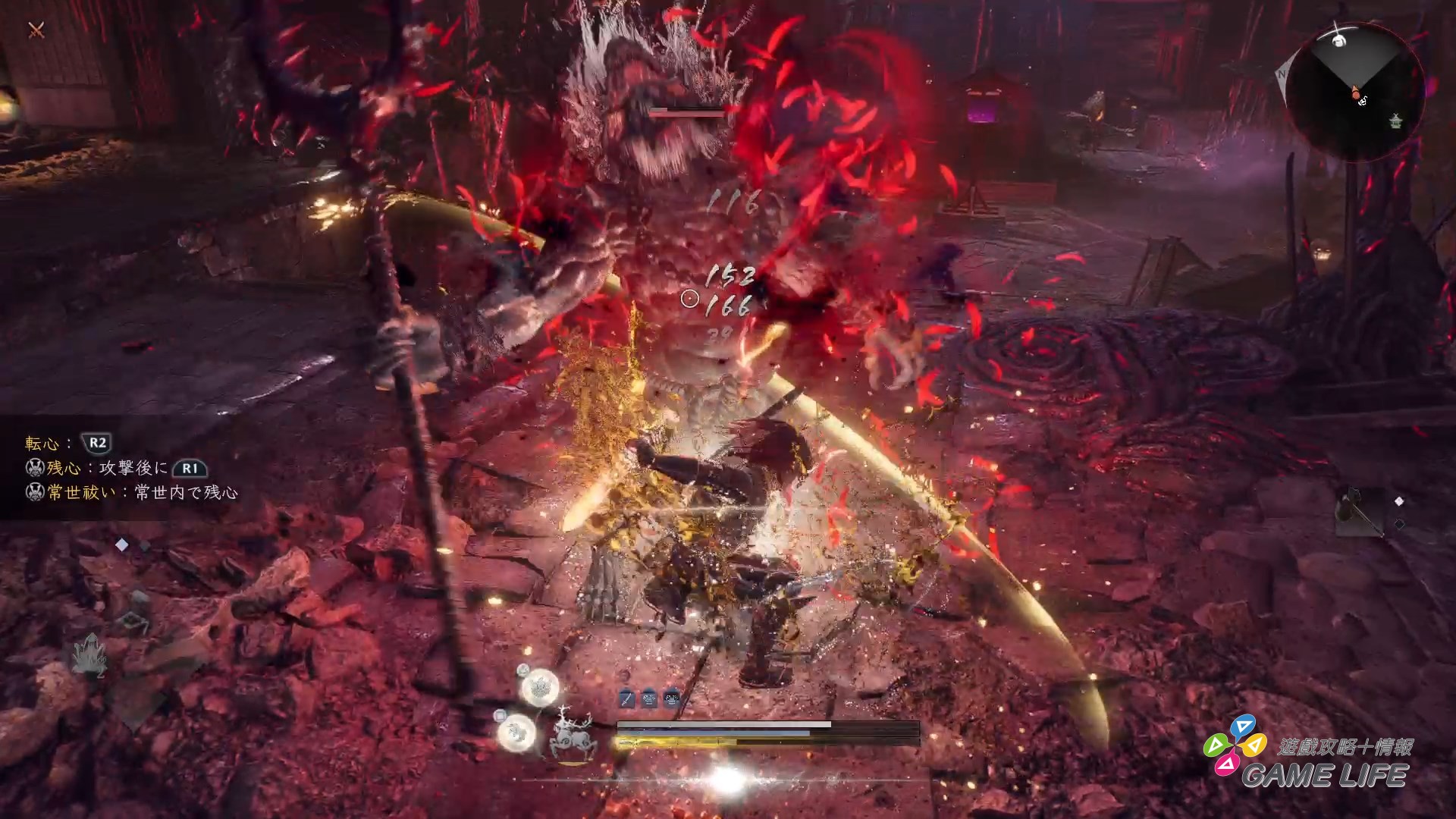Viewport: 1456px width, 819px height.
Task: Select the equipped sword quick-slot icon
Action: tap(627, 698)
